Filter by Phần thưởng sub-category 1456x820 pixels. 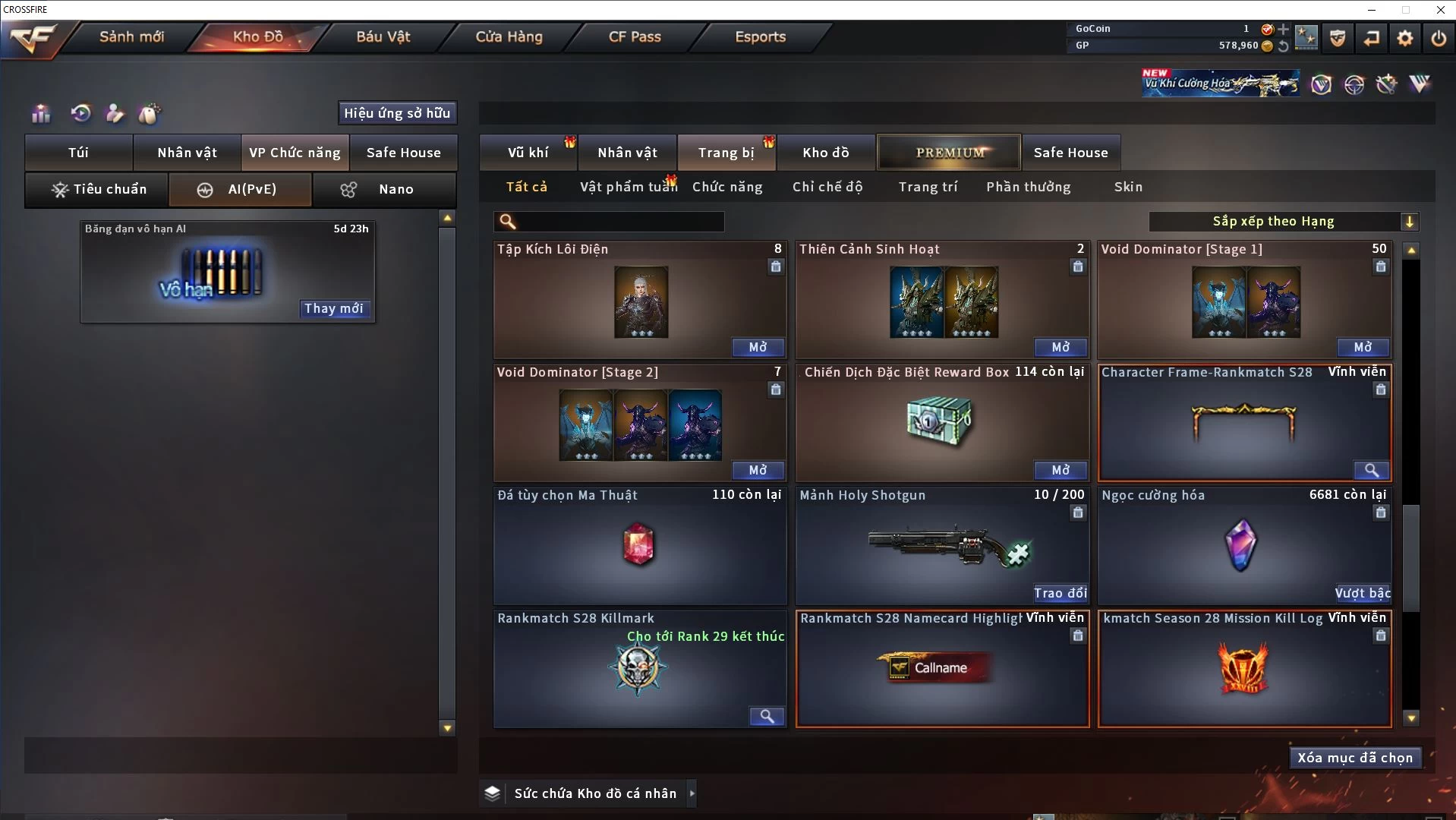[x=1028, y=187]
